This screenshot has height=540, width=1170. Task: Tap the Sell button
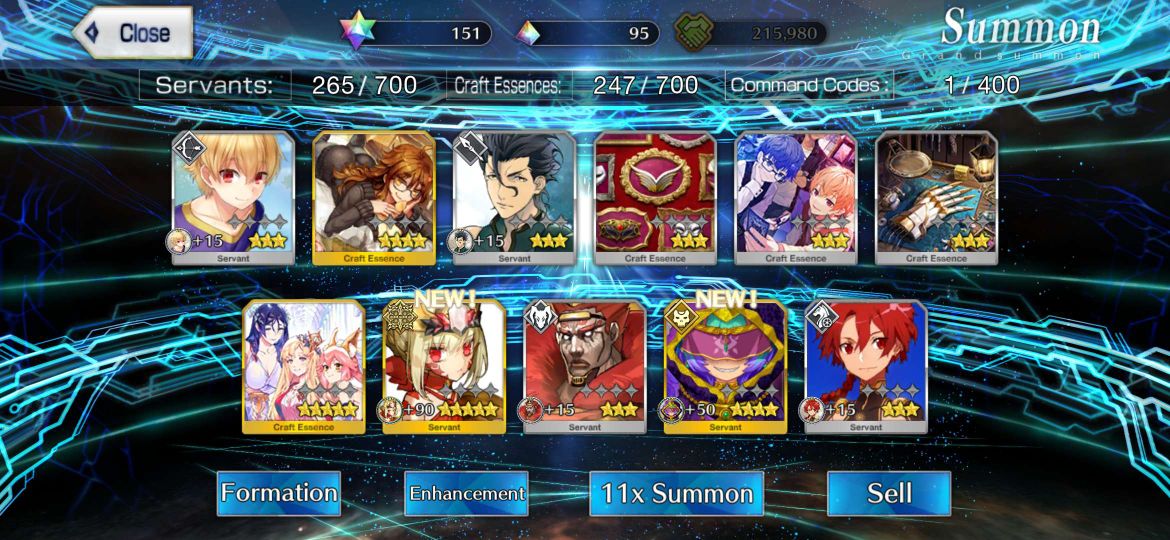(888, 493)
